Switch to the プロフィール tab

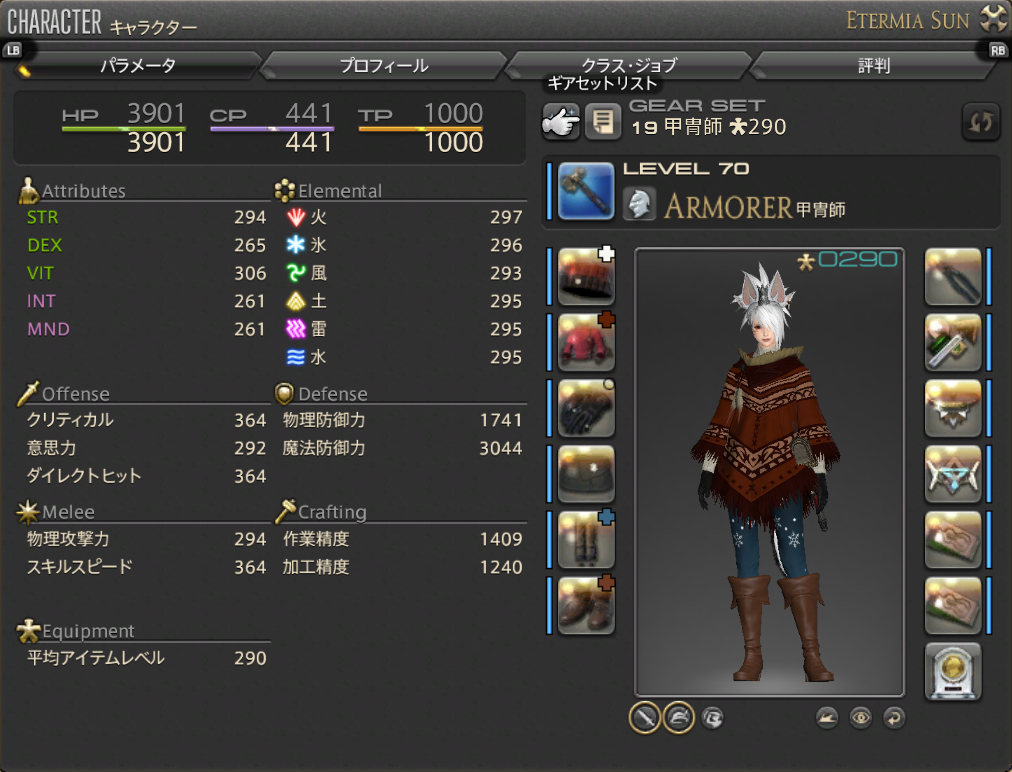tap(383, 66)
